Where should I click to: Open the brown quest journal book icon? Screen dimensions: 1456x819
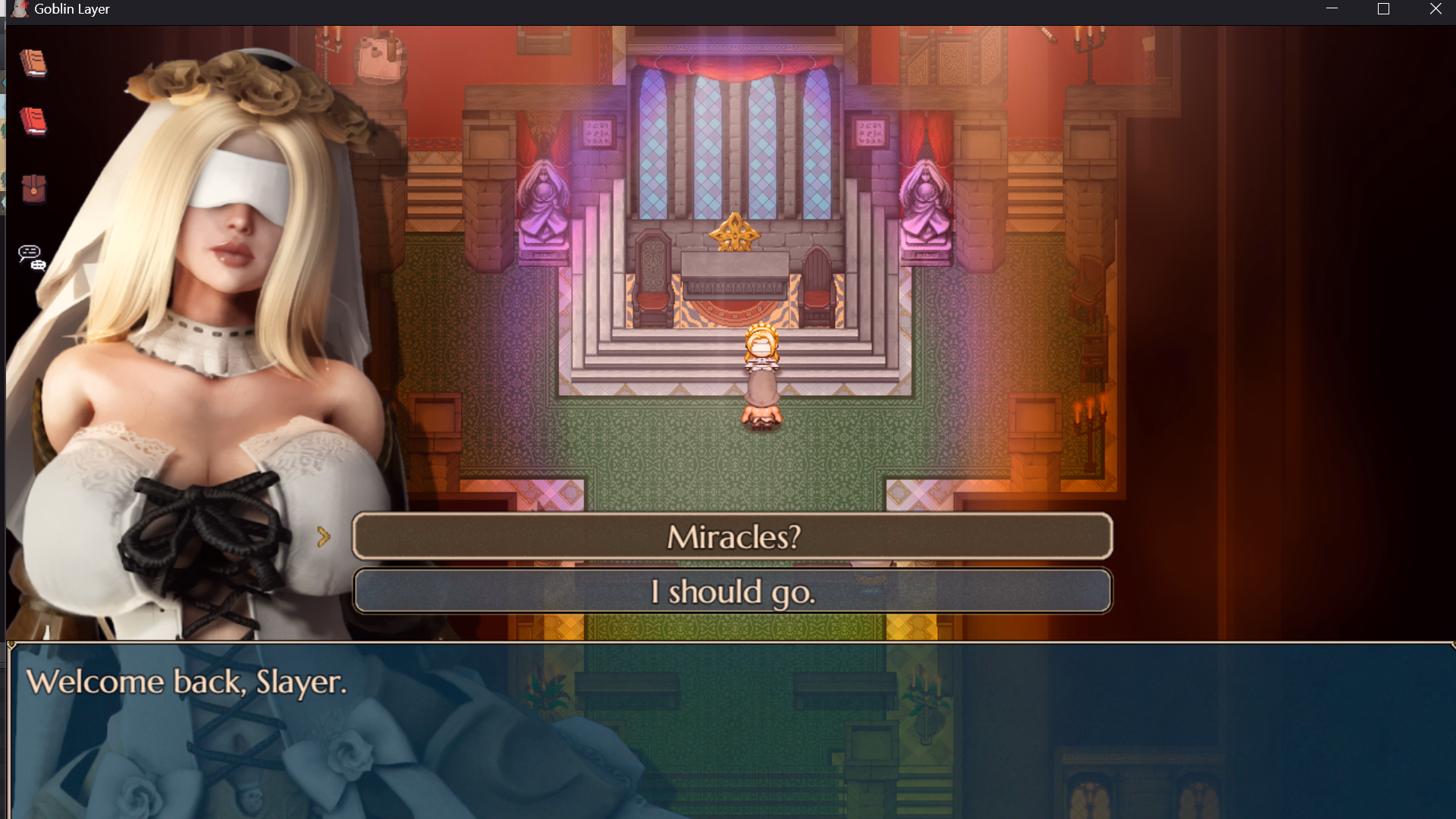click(32, 64)
